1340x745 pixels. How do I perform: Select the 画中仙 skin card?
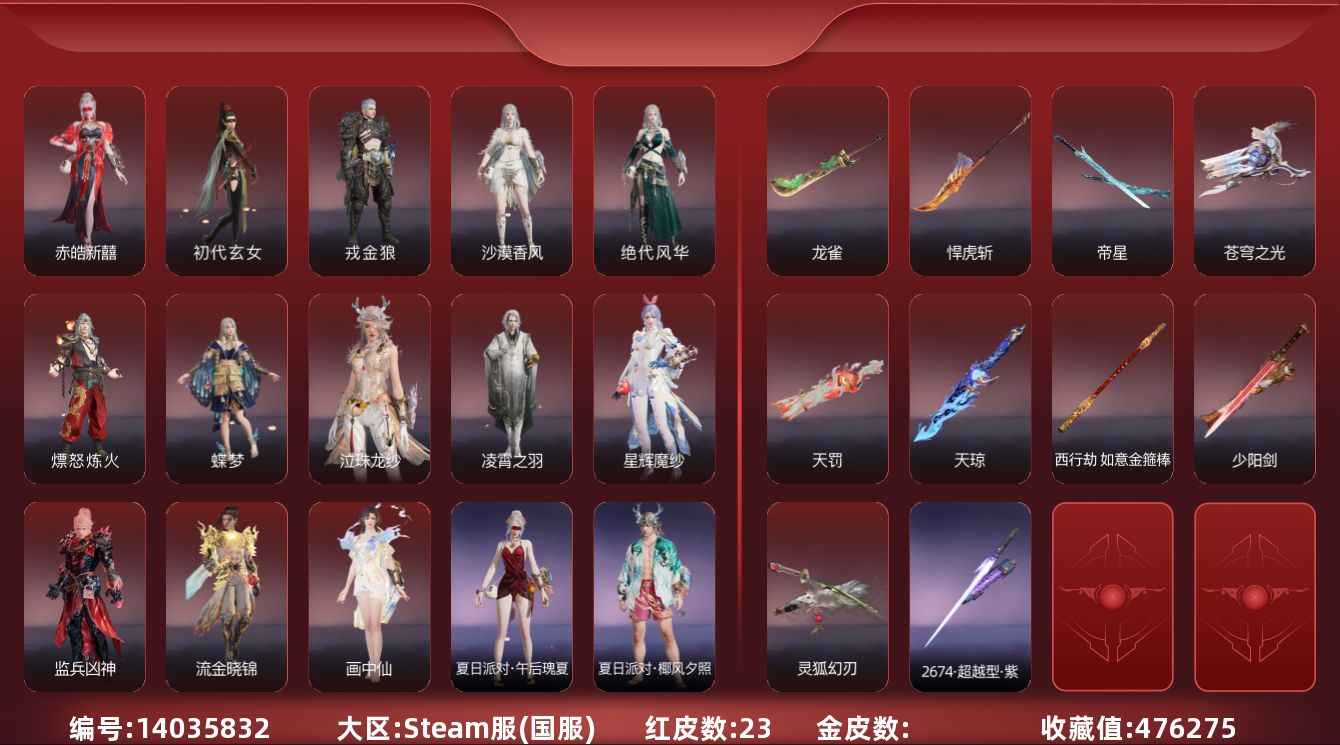(369, 596)
